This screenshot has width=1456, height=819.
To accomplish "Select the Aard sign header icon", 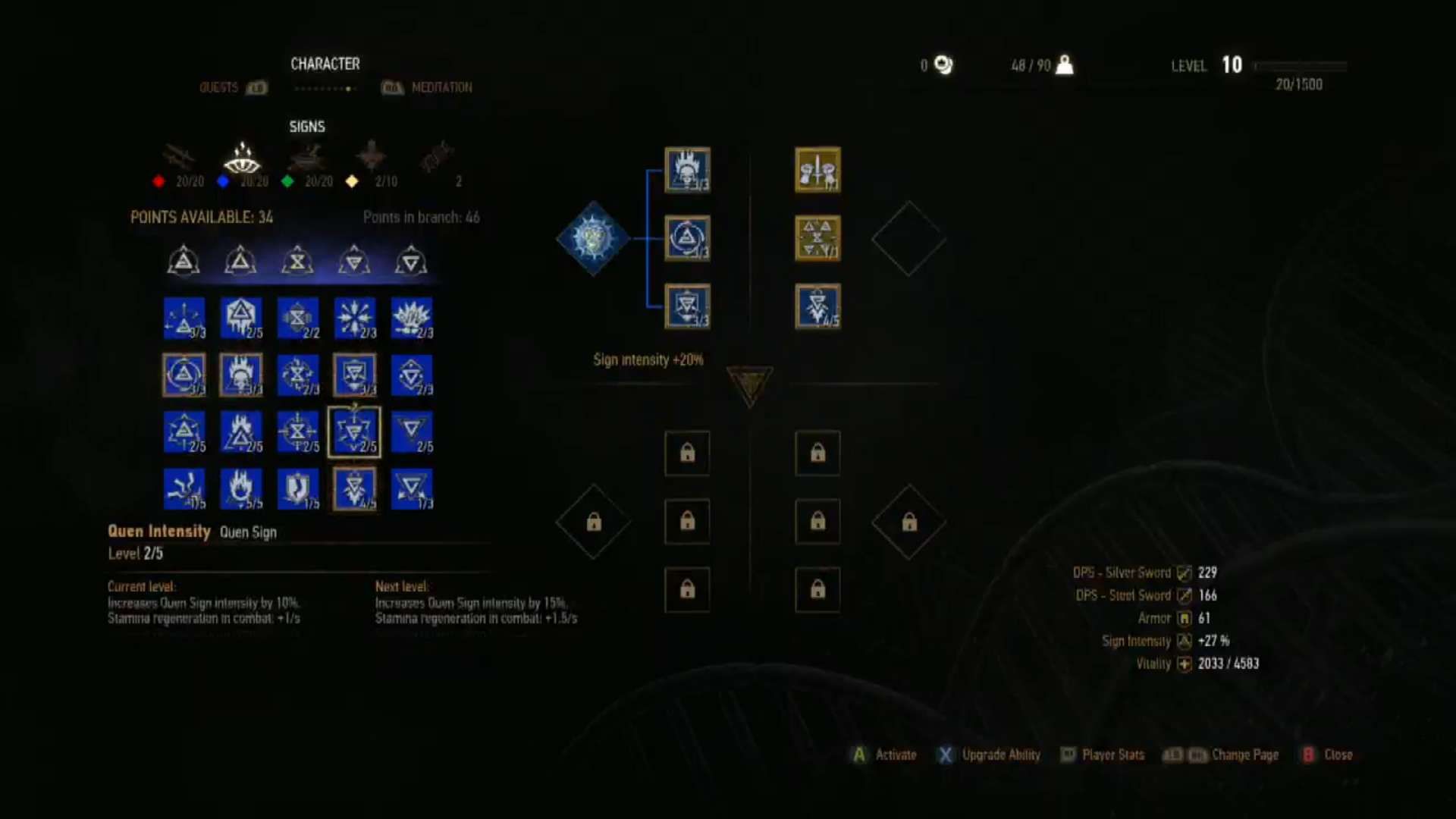I will tap(184, 260).
